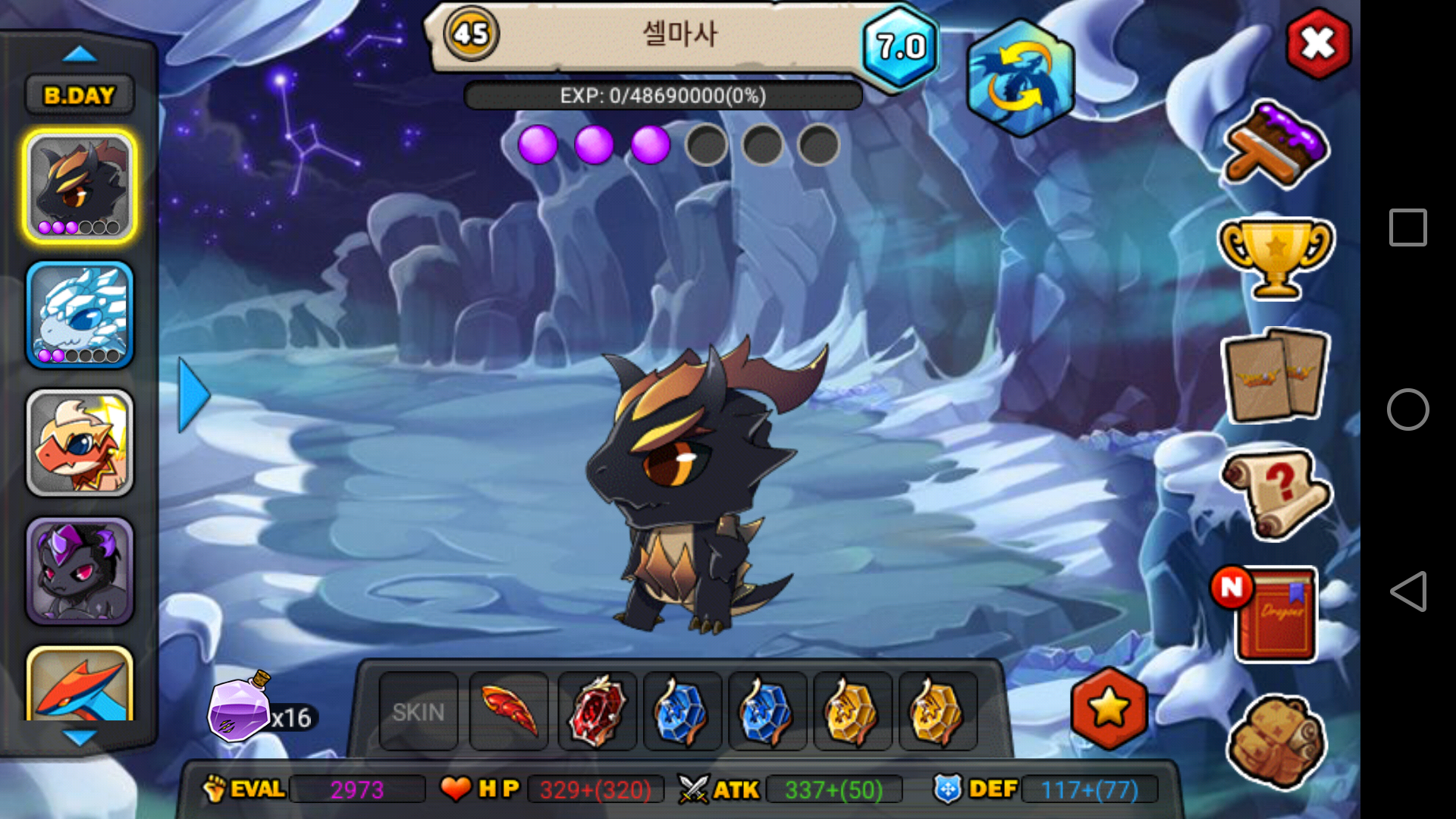Viewport: 1456px width, 819px height.
Task: Select the red feather equipment slot
Action: tap(509, 711)
